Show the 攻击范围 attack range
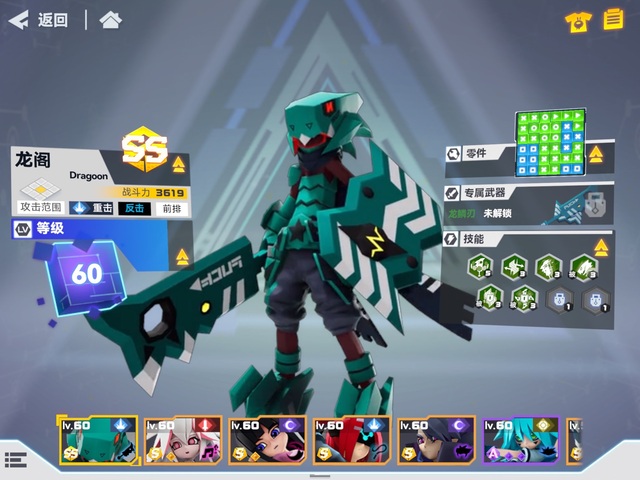The width and height of the screenshot is (640, 480). [41, 195]
